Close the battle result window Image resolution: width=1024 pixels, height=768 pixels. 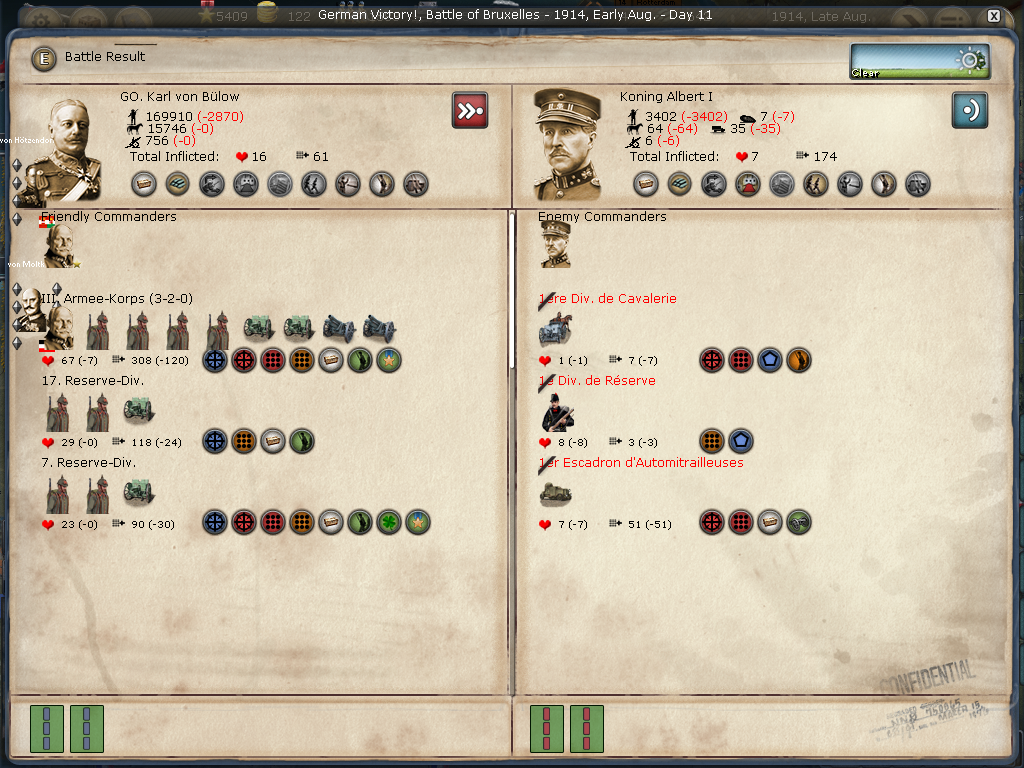pos(993,16)
